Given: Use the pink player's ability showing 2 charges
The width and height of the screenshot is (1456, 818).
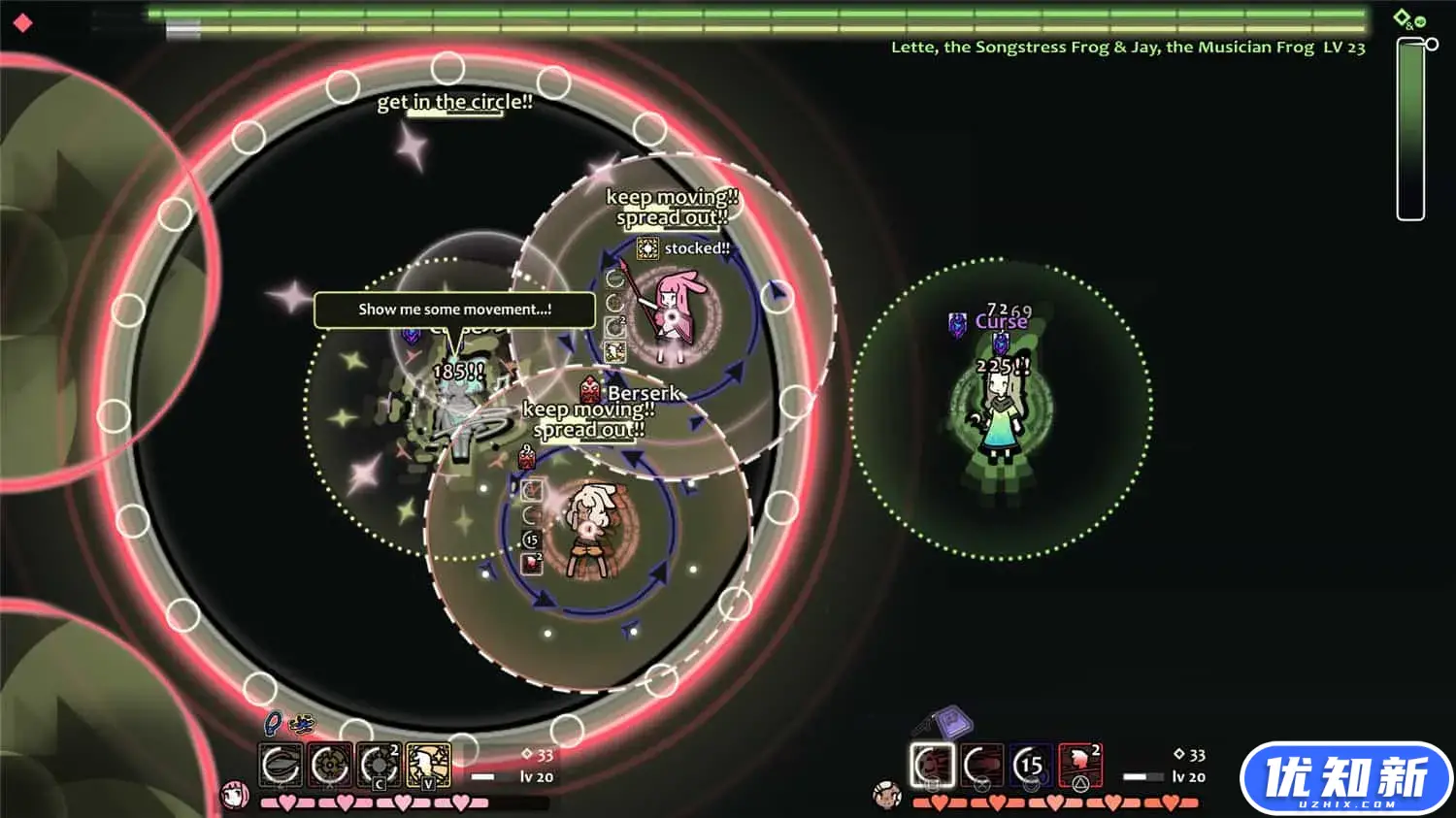Looking at the screenshot, I should (x=379, y=766).
